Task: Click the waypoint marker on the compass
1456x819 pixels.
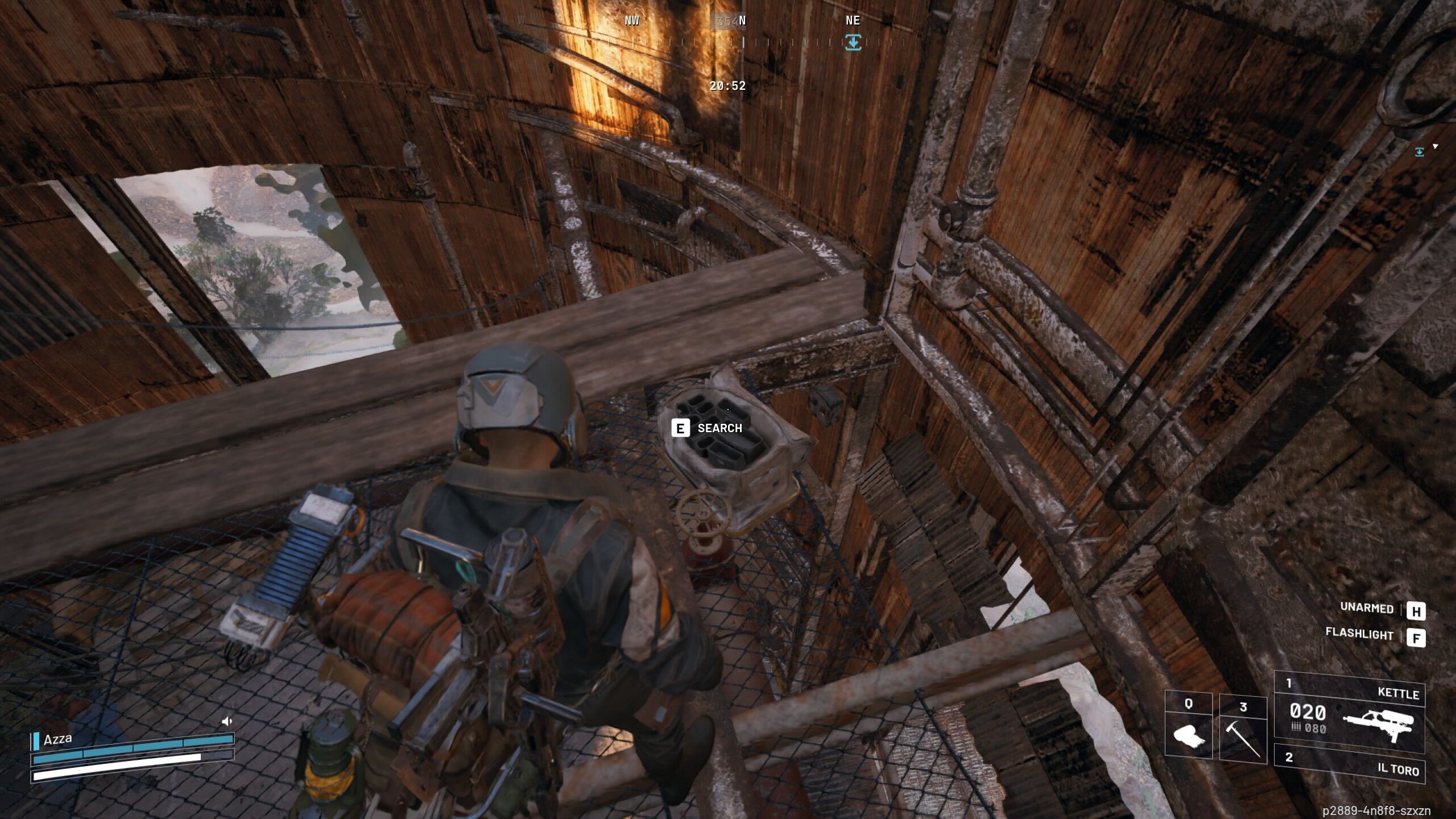Action: (x=853, y=42)
